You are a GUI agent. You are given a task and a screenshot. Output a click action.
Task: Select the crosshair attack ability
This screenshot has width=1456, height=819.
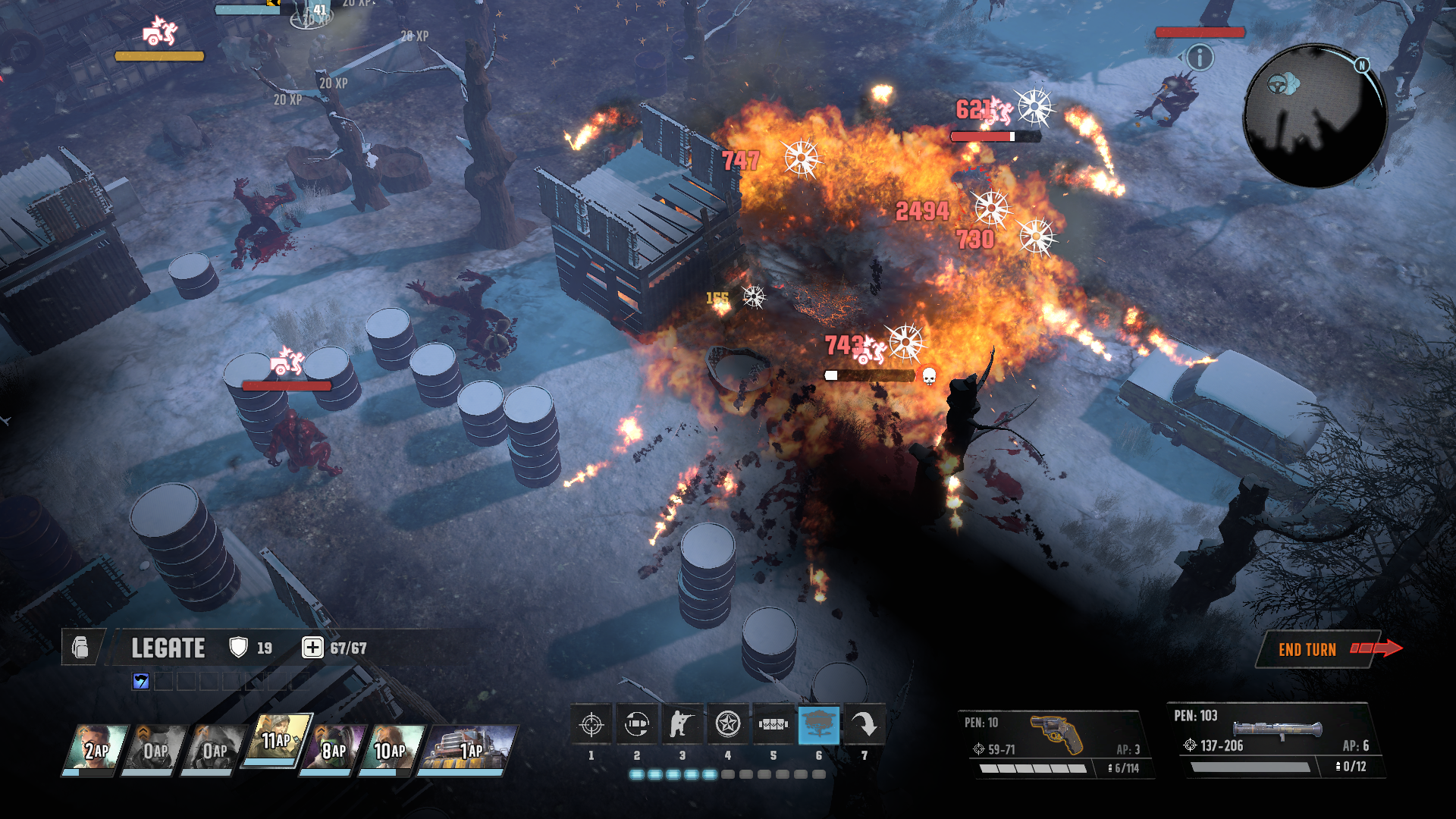click(591, 725)
